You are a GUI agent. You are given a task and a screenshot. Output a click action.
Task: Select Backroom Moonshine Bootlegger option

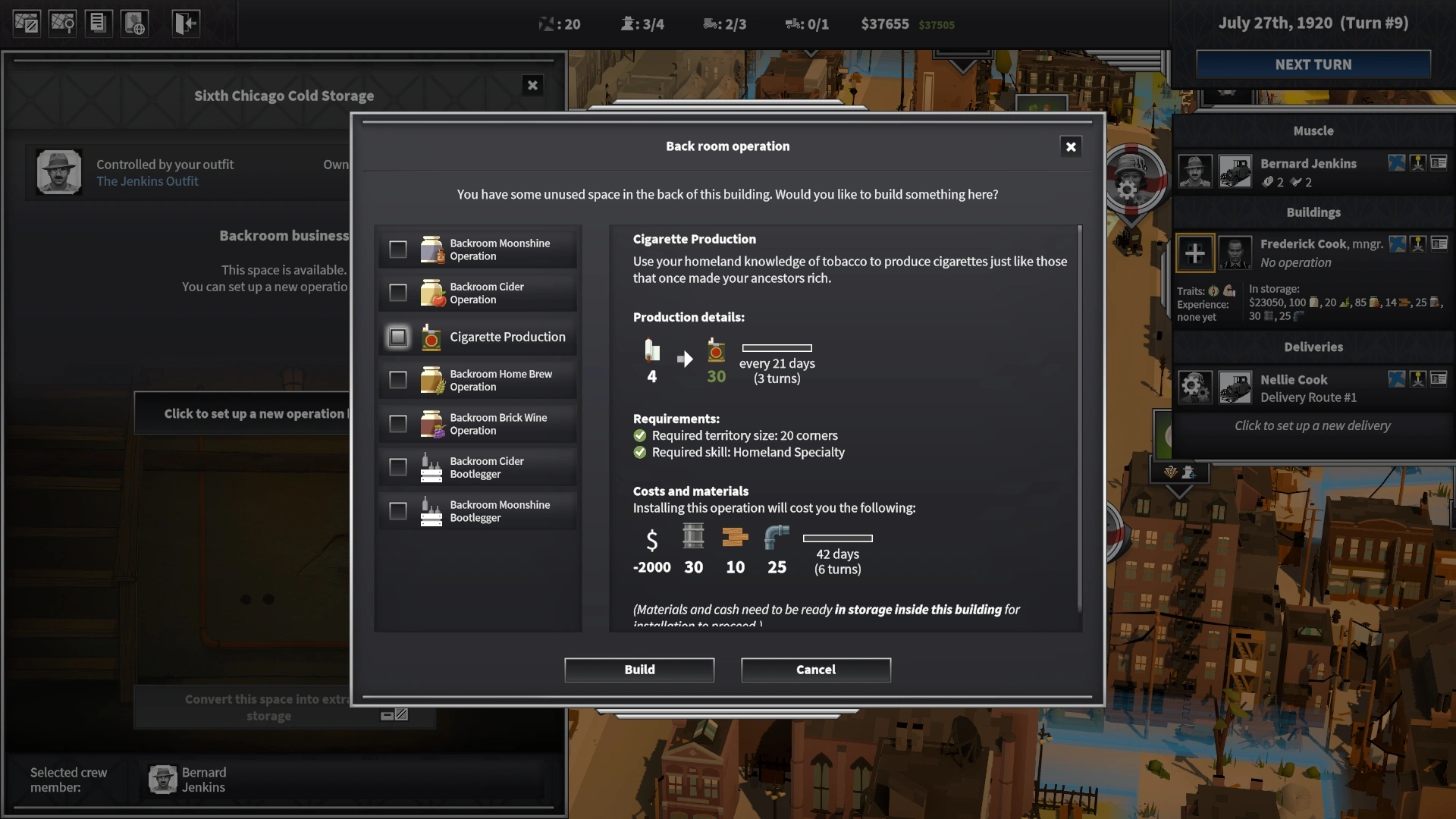[x=398, y=511]
